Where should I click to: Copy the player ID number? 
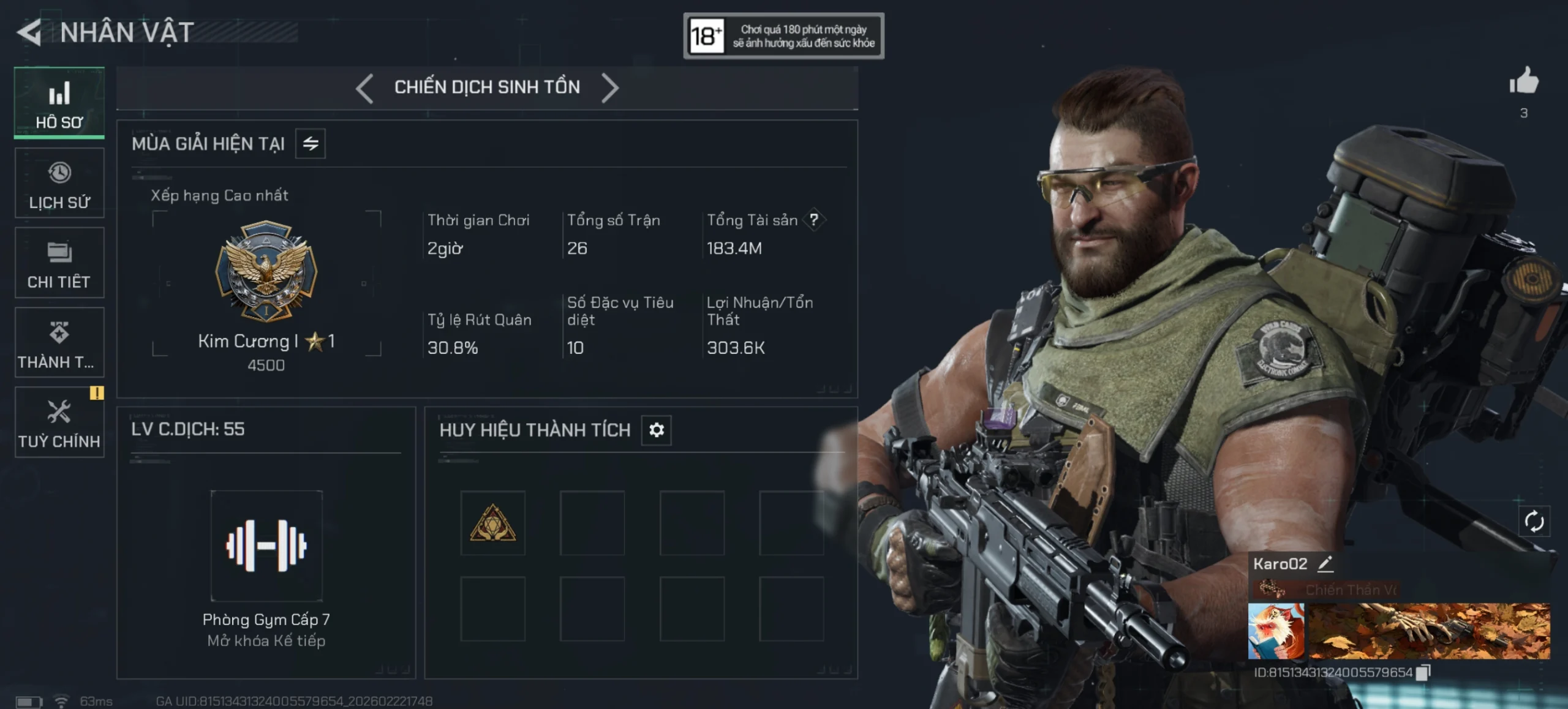click(x=1423, y=672)
